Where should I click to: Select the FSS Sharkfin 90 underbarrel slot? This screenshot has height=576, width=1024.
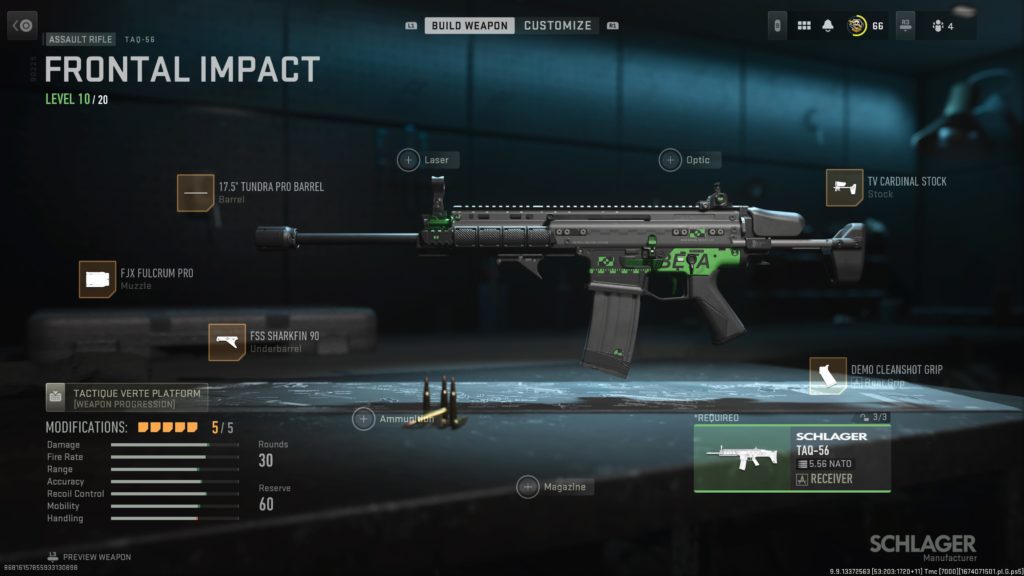click(x=227, y=342)
